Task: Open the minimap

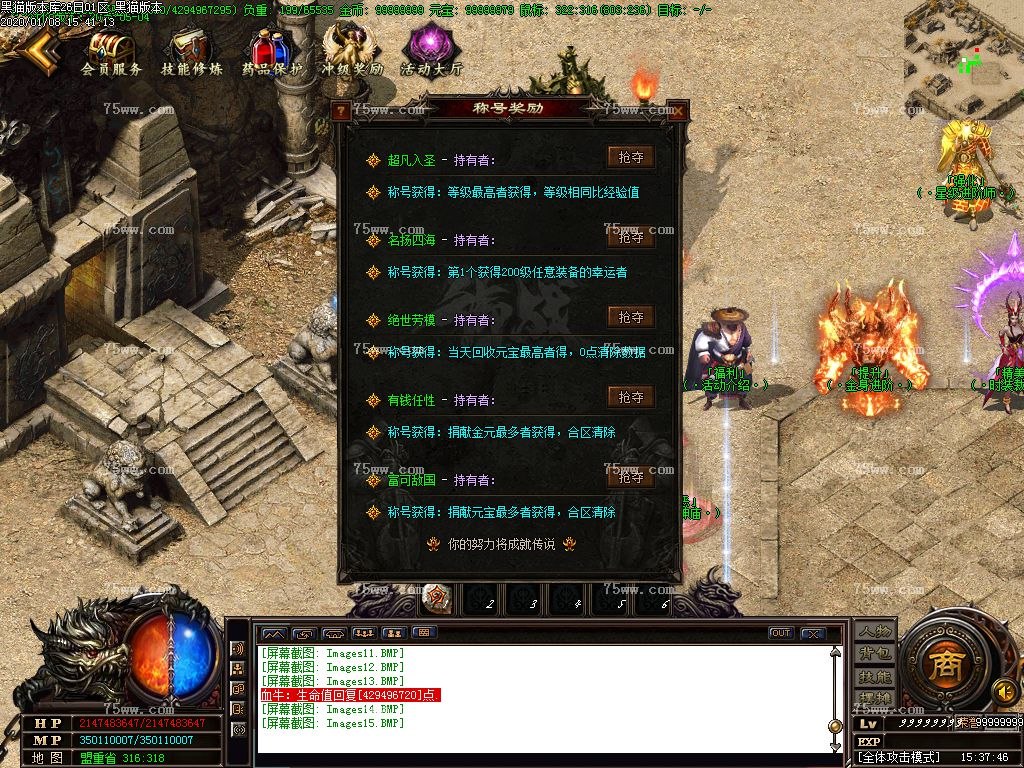Action: point(963,58)
